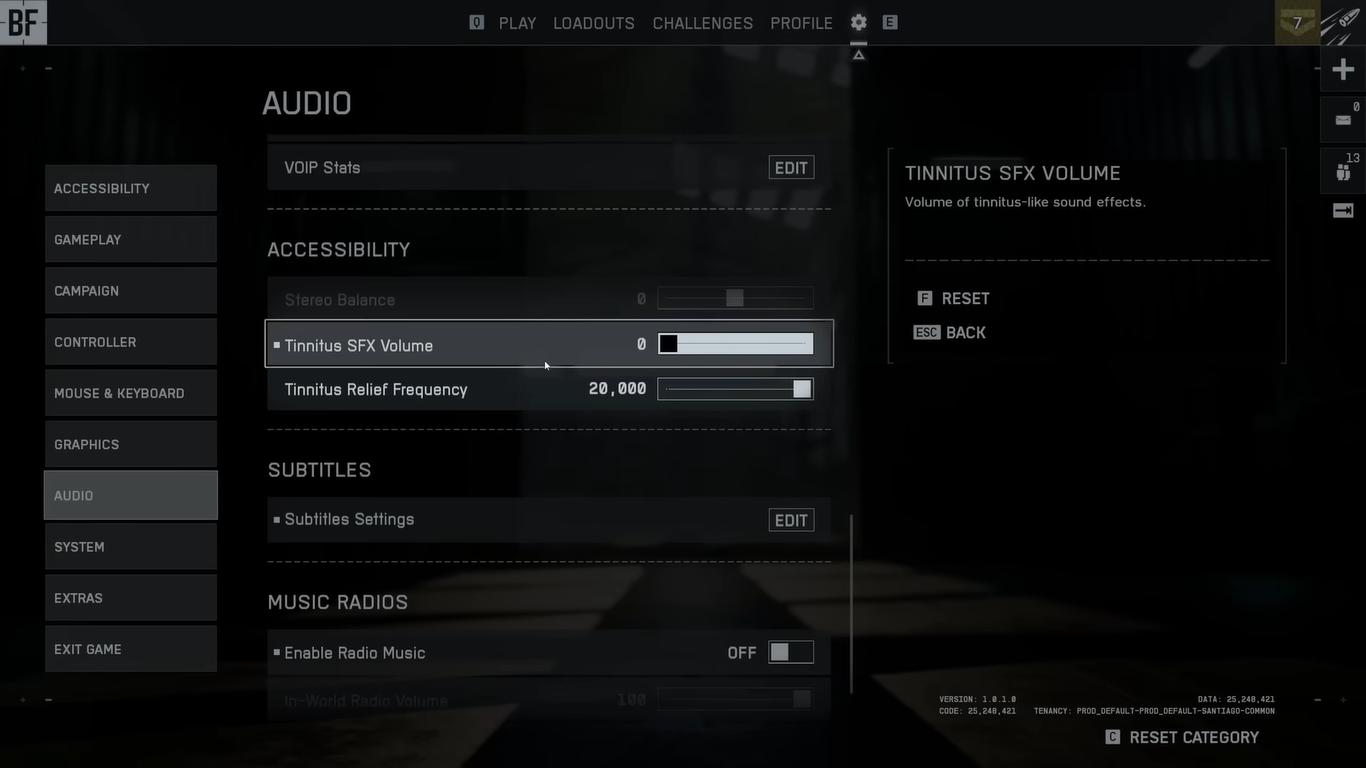Switch to the Challenges tab
The image size is (1366, 768).
[x=703, y=23]
